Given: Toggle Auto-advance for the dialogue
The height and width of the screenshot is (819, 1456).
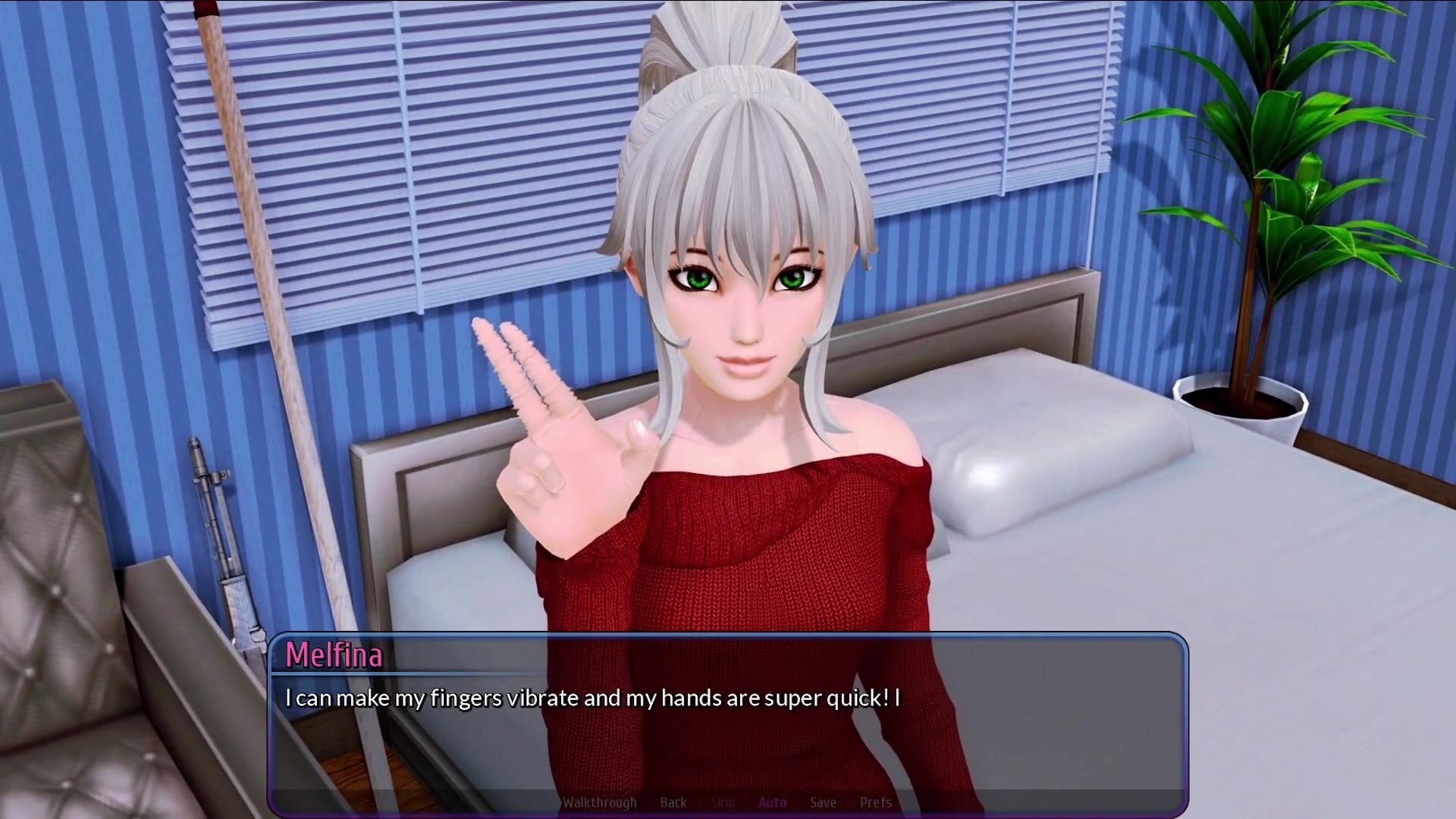Looking at the screenshot, I should [x=772, y=802].
